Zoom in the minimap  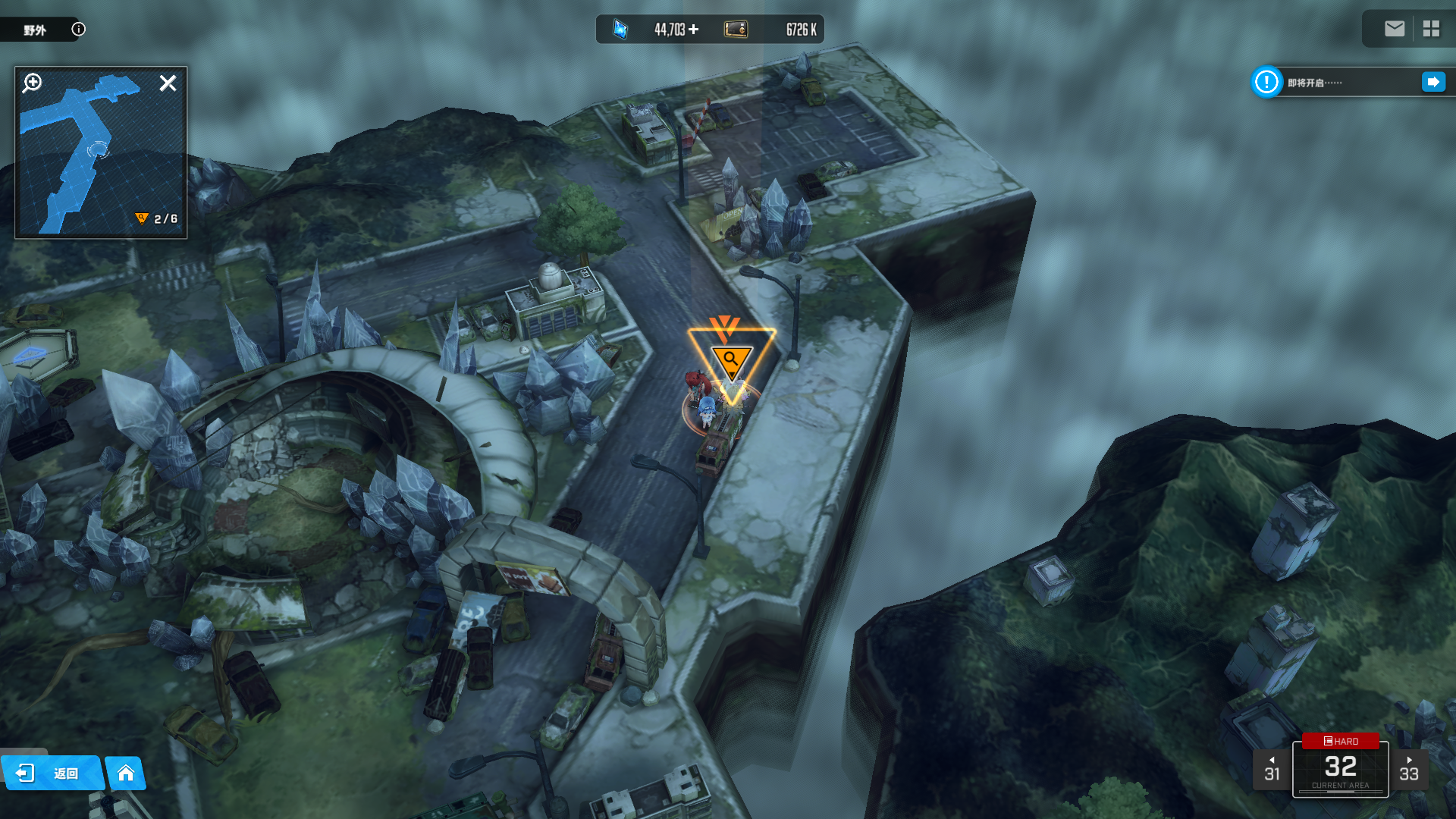tap(33, 83)
